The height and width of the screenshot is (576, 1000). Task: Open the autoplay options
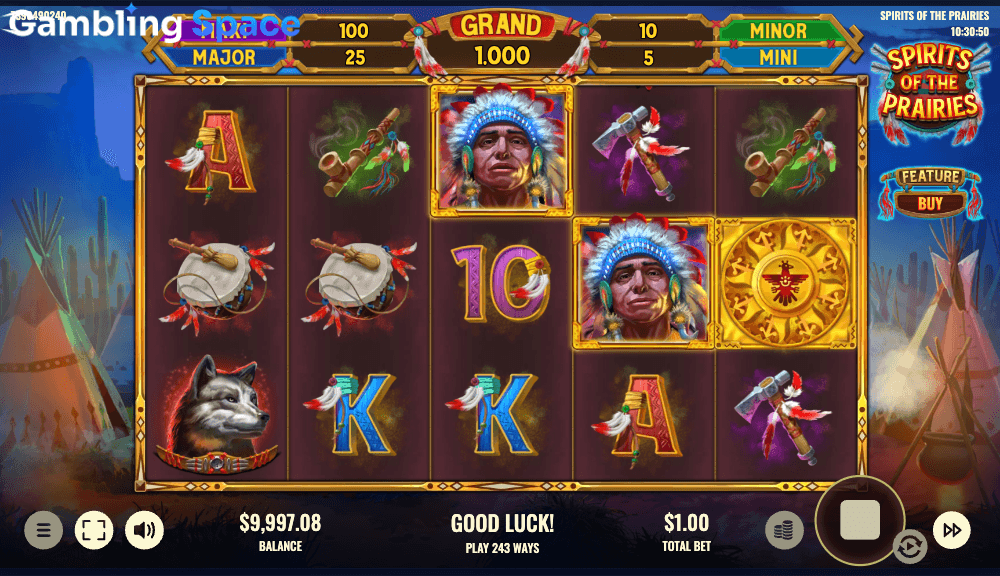click(x=909, y=547)
